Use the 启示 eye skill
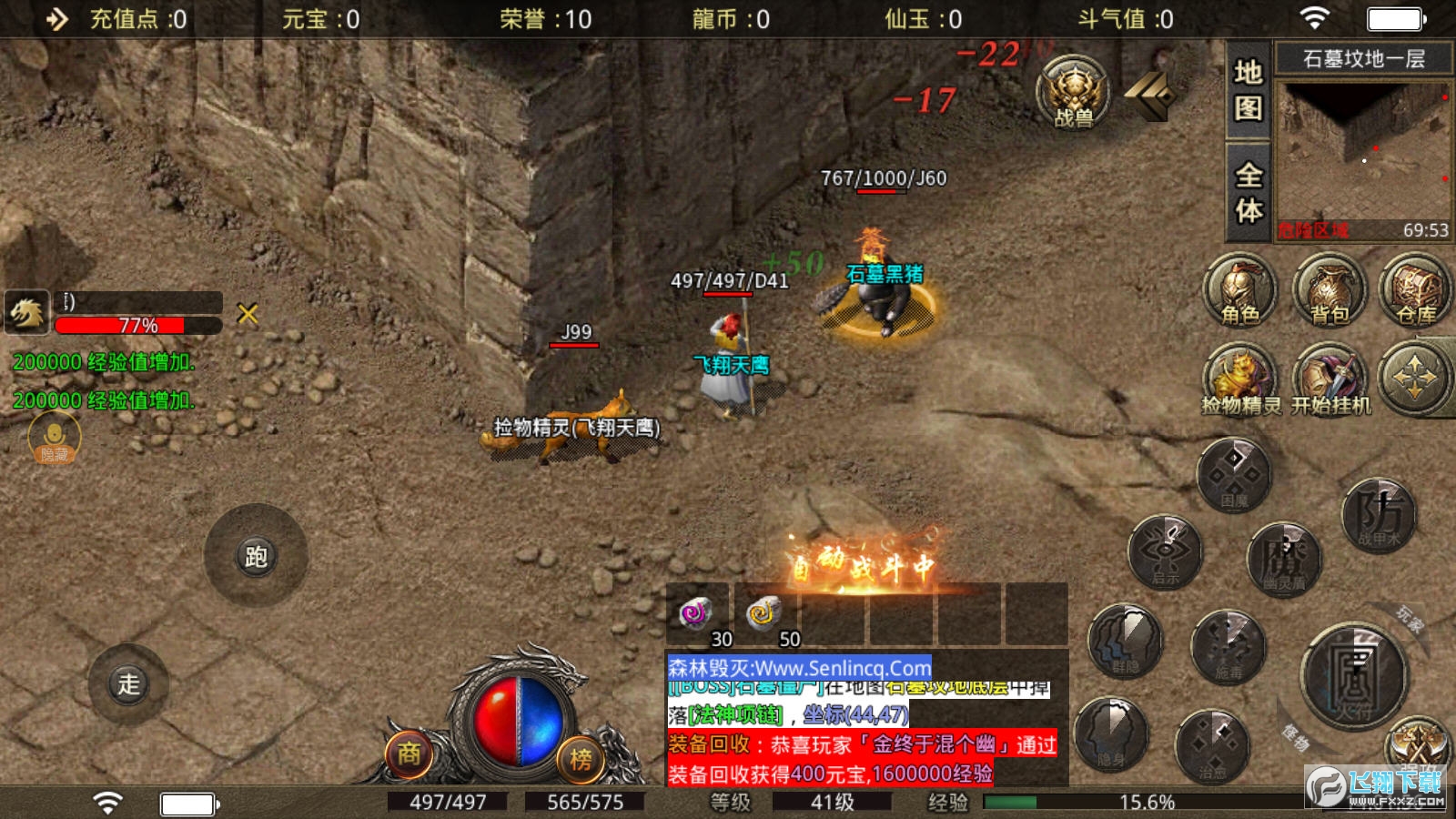This screenshot has width=1456, height=819. pos(1165,551)
